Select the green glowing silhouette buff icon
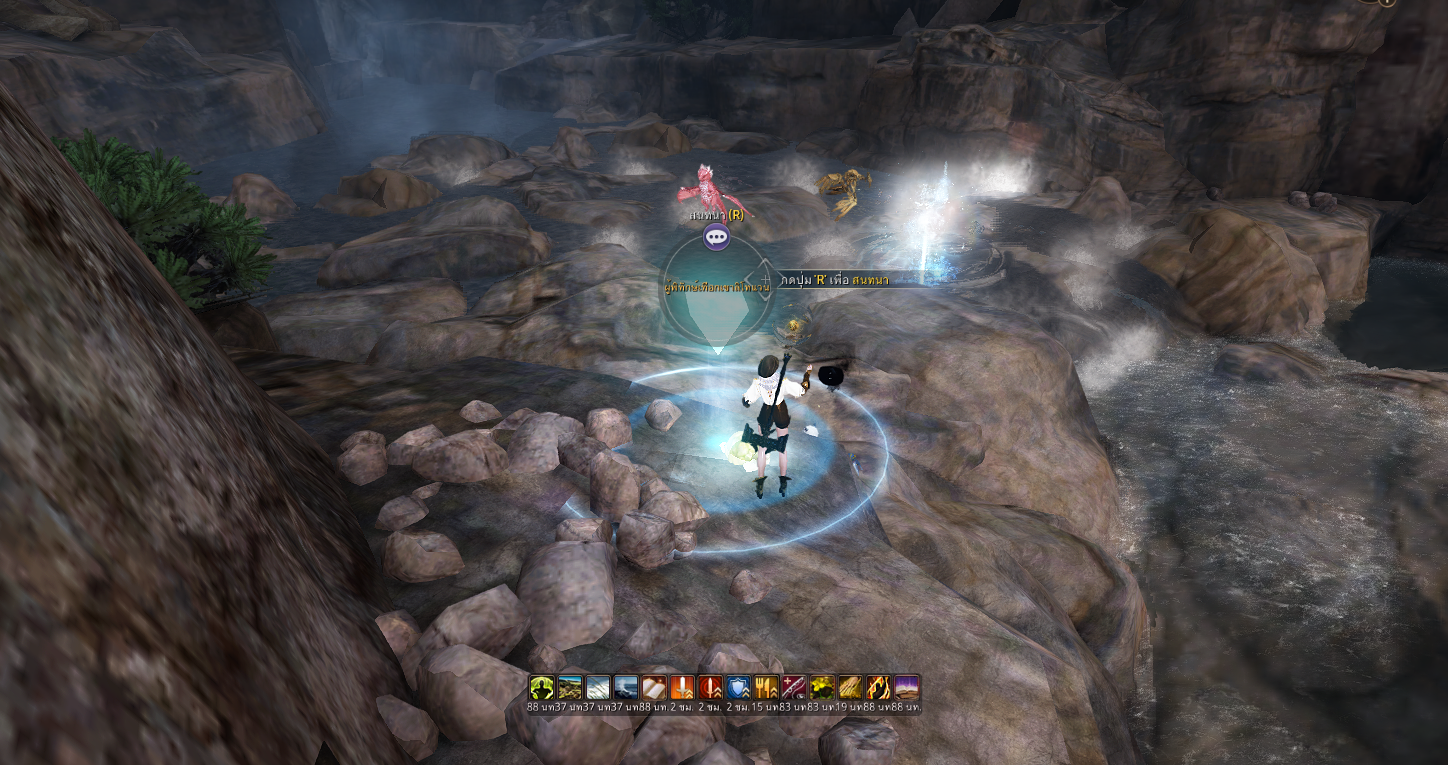The image size is (1448, 765). click(x=542, y=687)
